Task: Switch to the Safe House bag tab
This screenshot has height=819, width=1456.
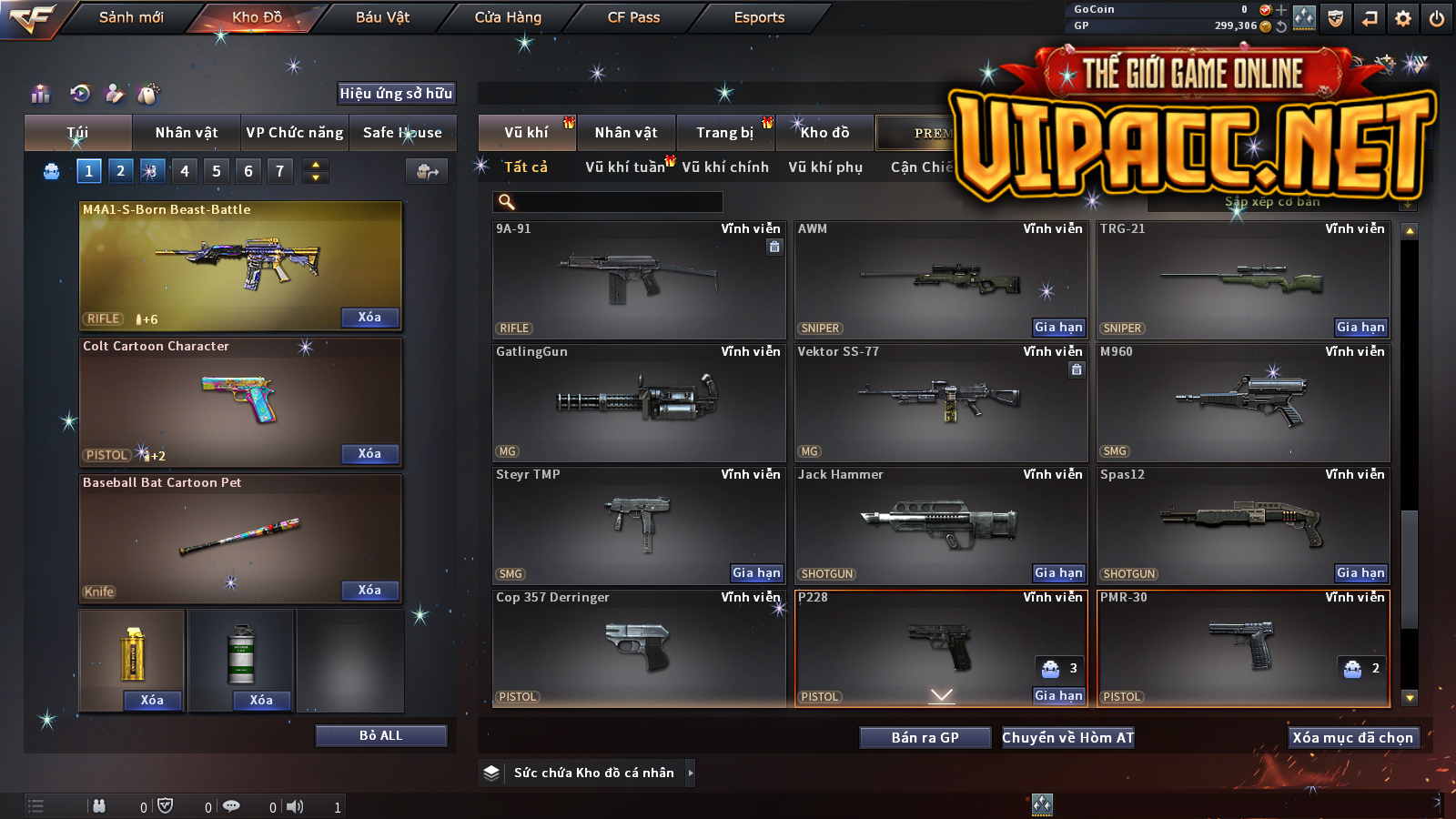Action: 402,133
